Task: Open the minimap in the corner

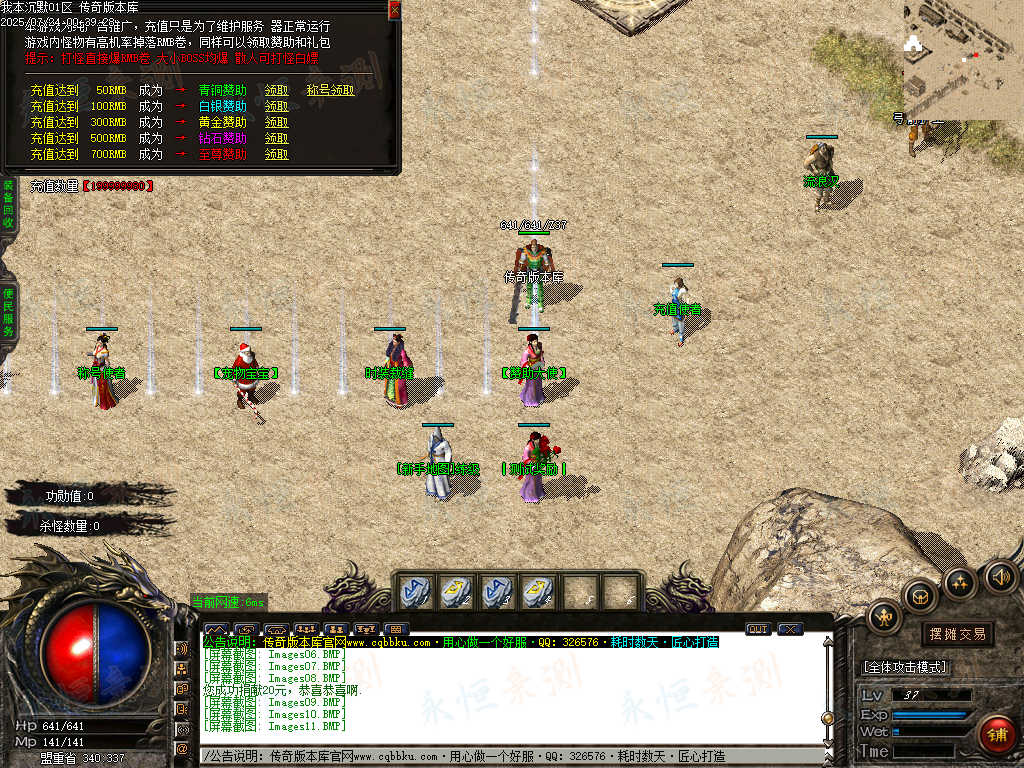Action: pyautogui.click(x=962, y=60)
